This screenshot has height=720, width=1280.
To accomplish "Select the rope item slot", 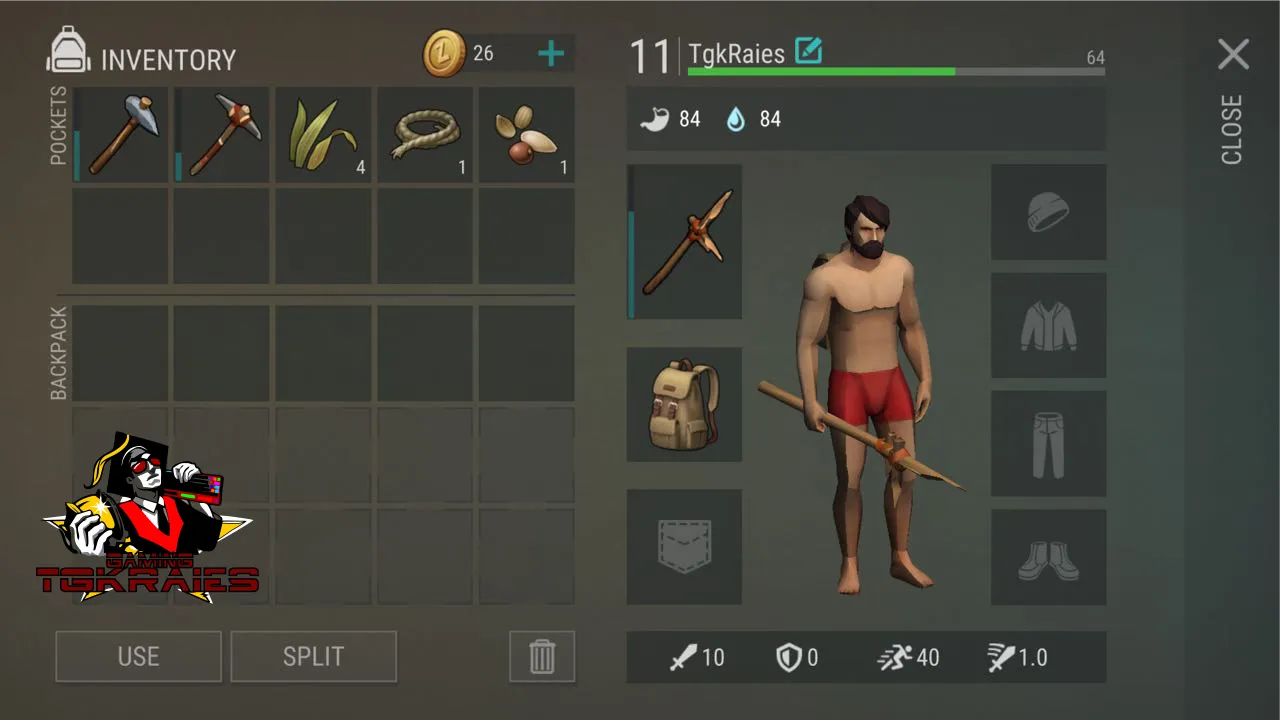I will click(x=425, y=135).
